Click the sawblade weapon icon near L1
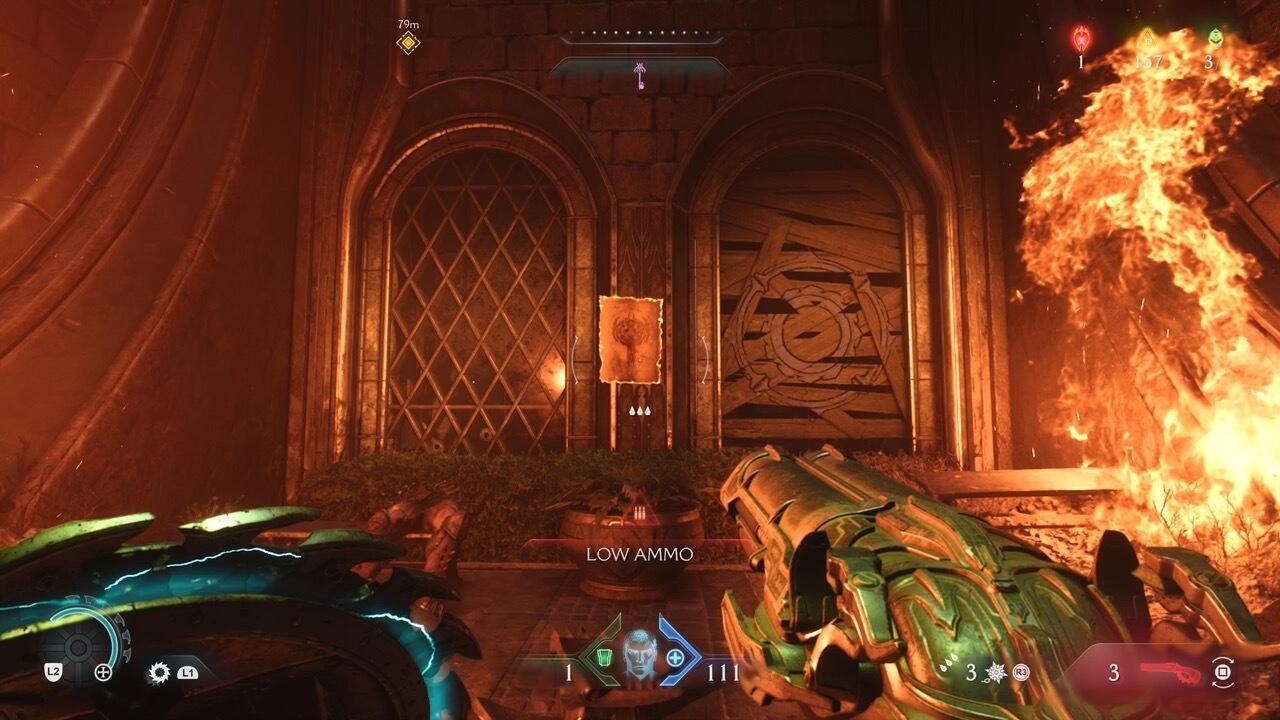This screenshot has height=720, width=1280. coord(158,672)
